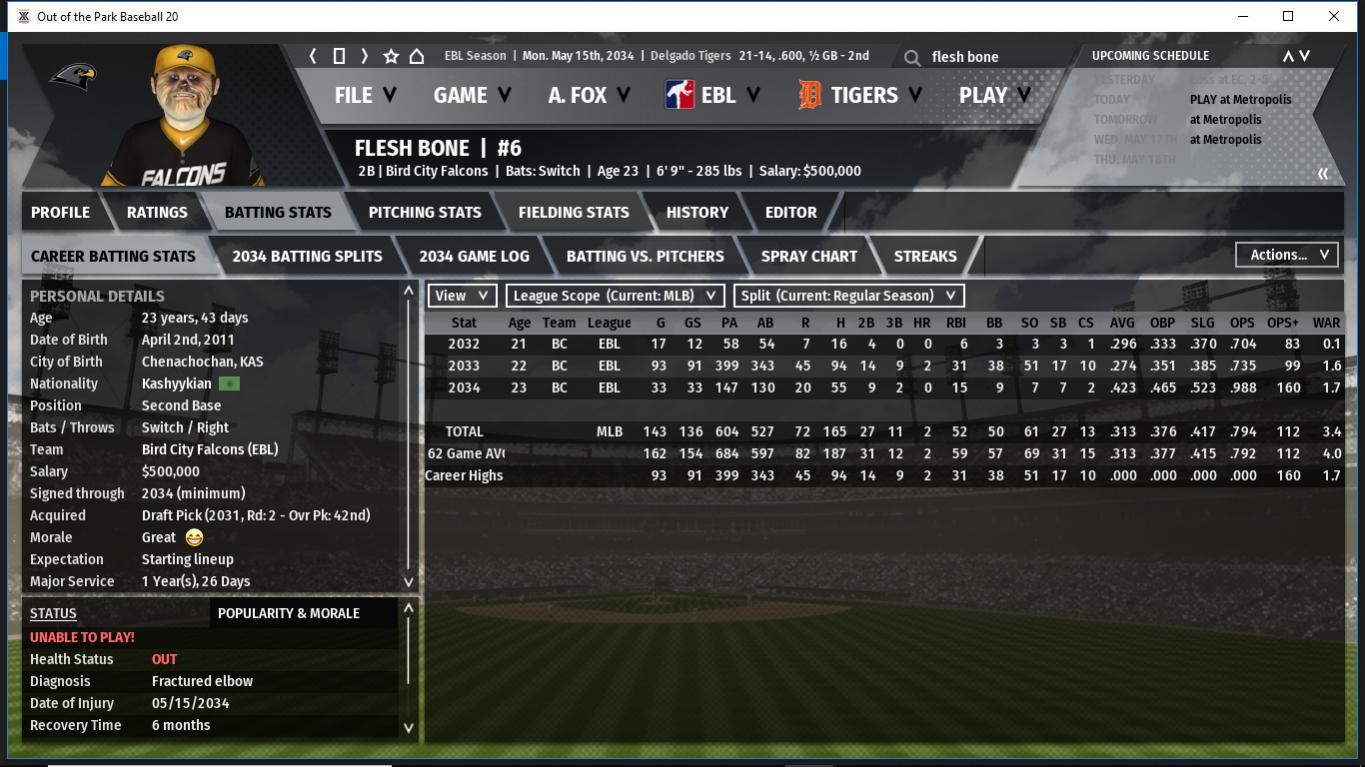Open the 2034 GAME LOG subtab

(x=474, y=256)
